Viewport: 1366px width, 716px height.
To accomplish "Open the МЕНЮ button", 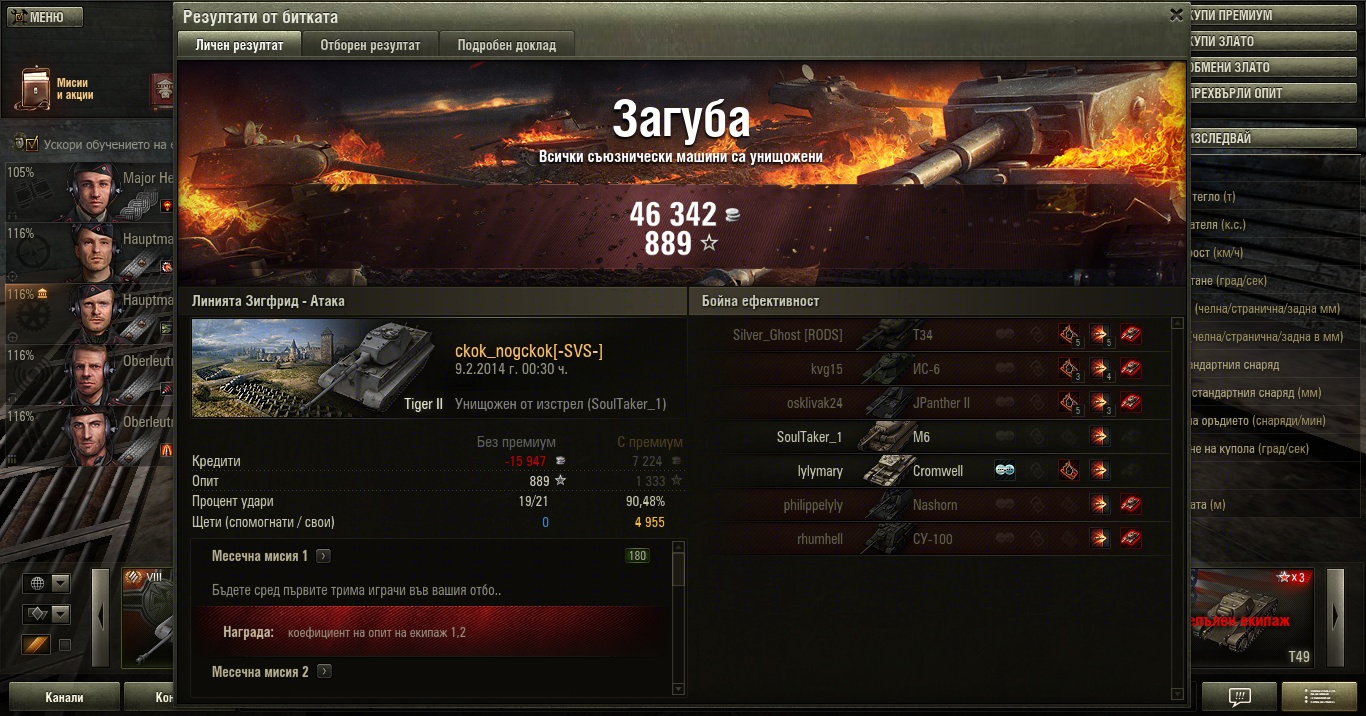I will coord(42,17).
